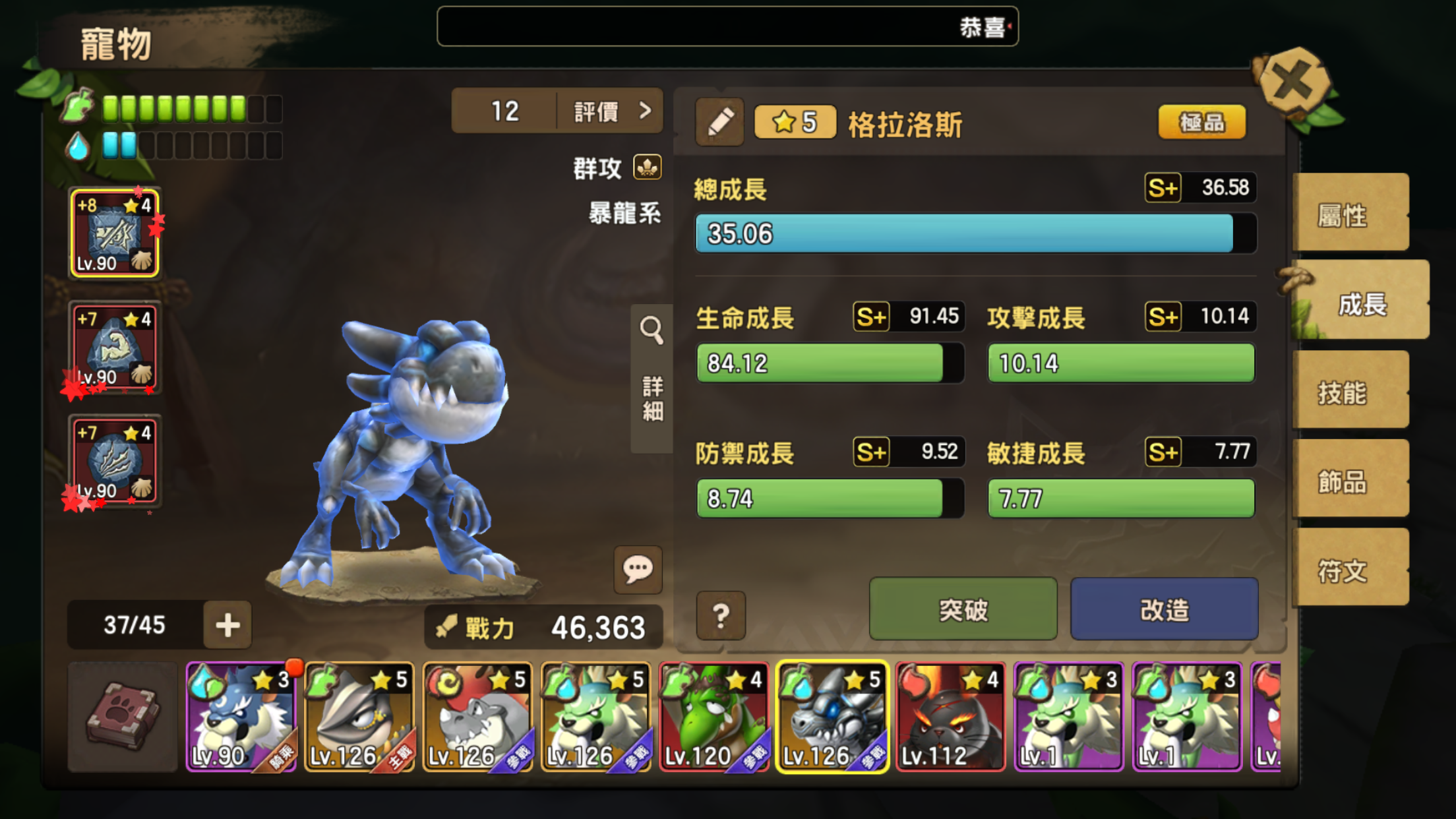This screenshot has width=1456, height=819.
Task: Pick the Lv.90 blue wolf pet
Action: point(241,717)
